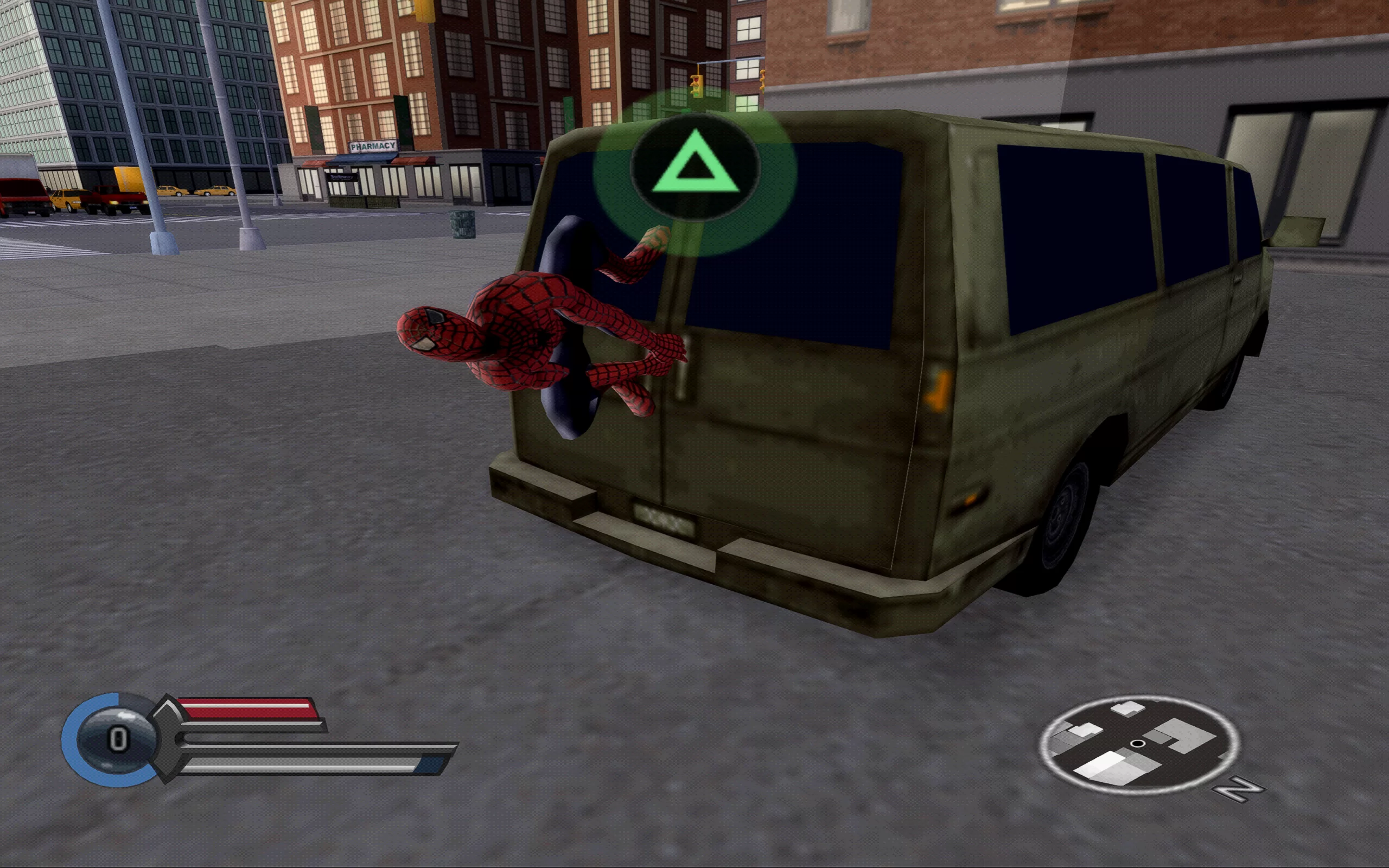Click the circular city minimap
The image size is (1389, 868).
(x=1139, y=744)
